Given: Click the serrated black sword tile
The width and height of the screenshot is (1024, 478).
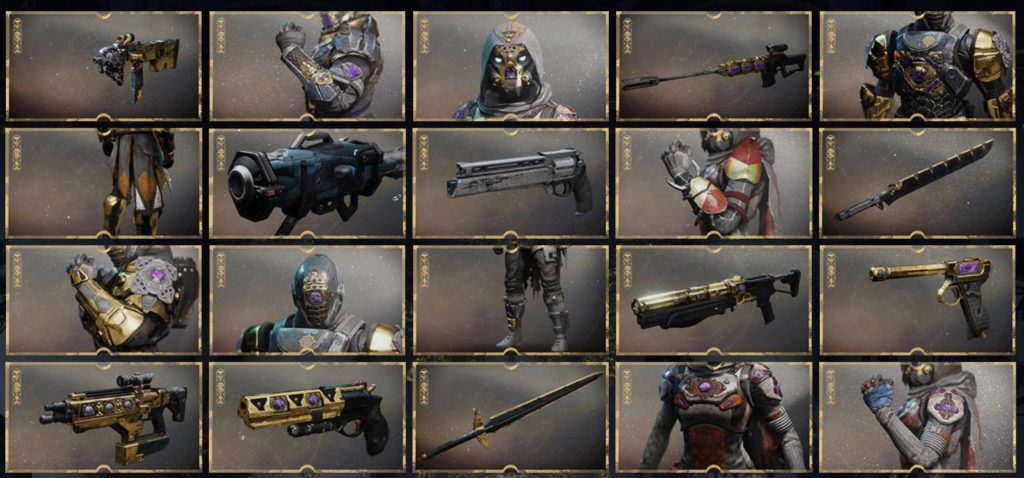Looking at the screenshot, I should pos(917,183).
